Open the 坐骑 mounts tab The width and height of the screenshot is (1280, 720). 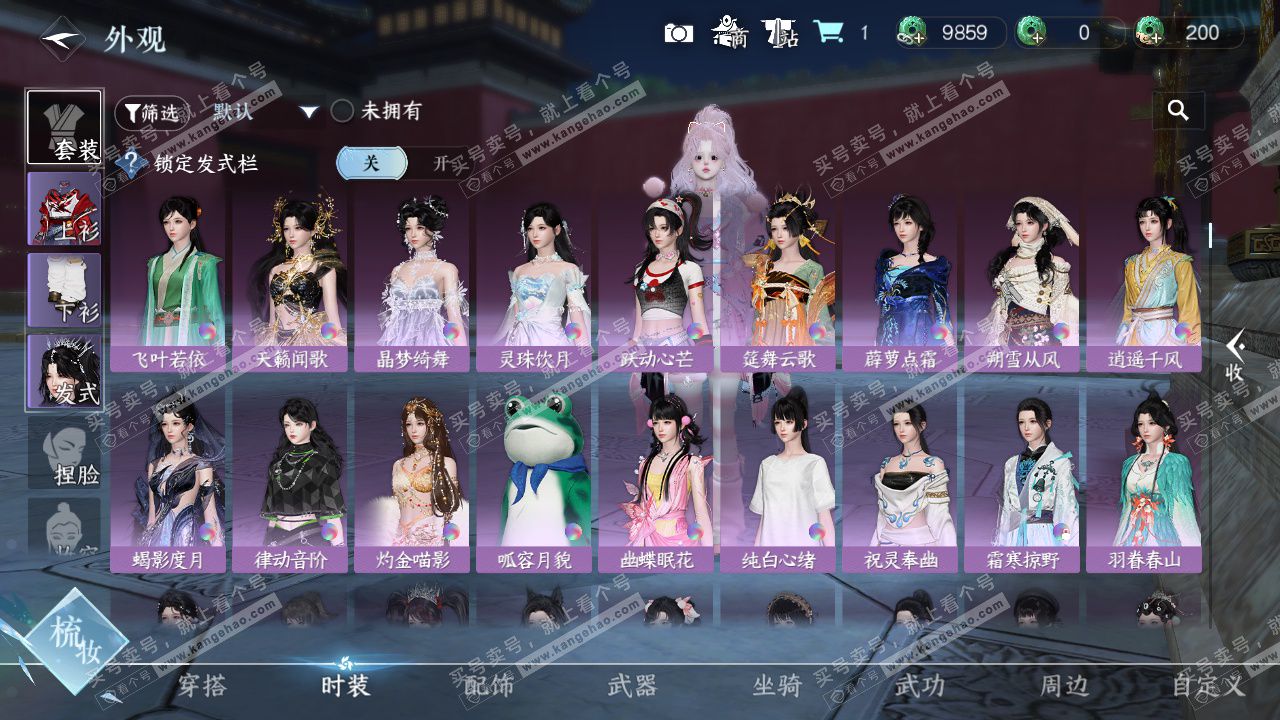point(777,685)
